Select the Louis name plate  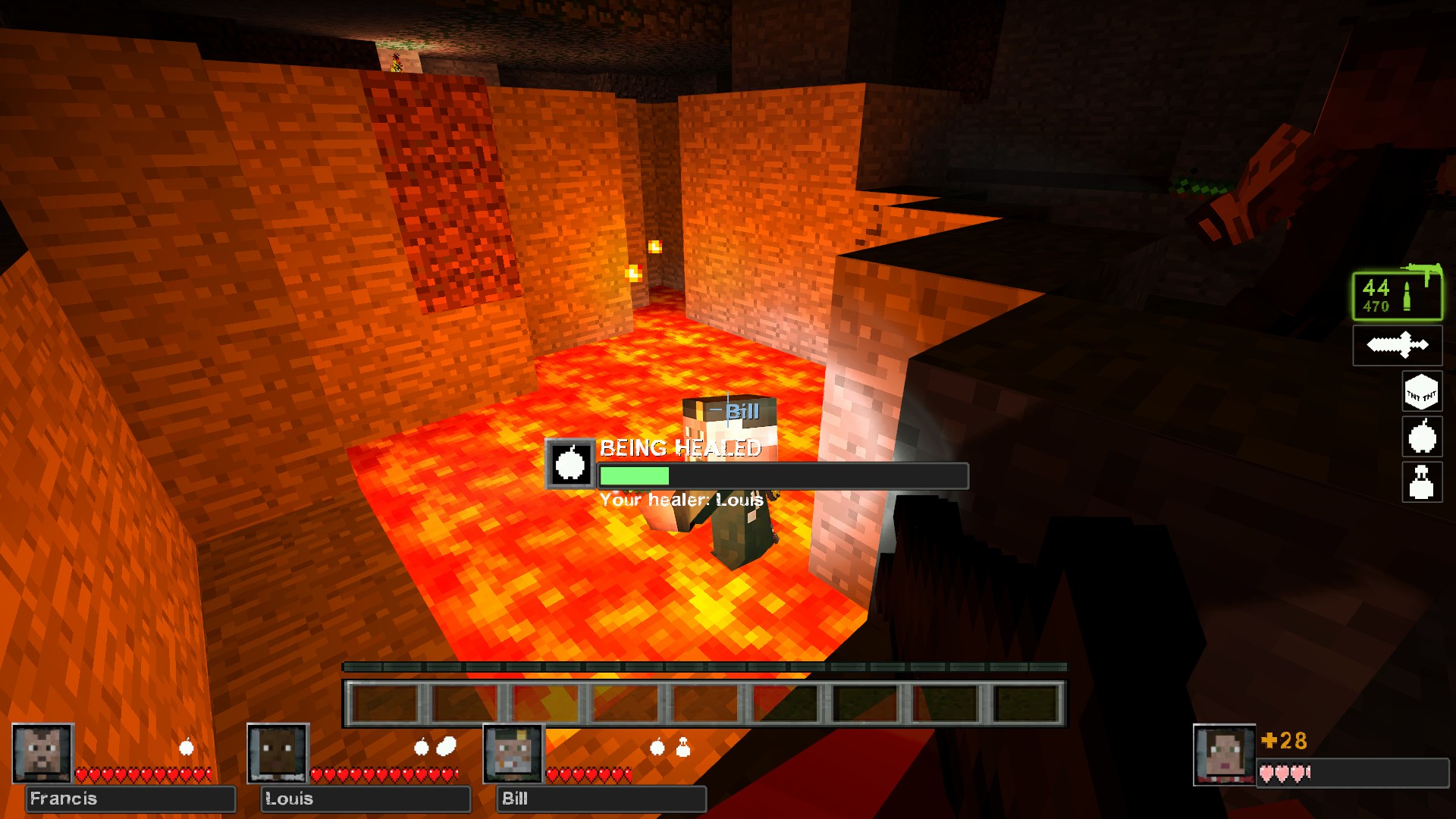point(366,799)
